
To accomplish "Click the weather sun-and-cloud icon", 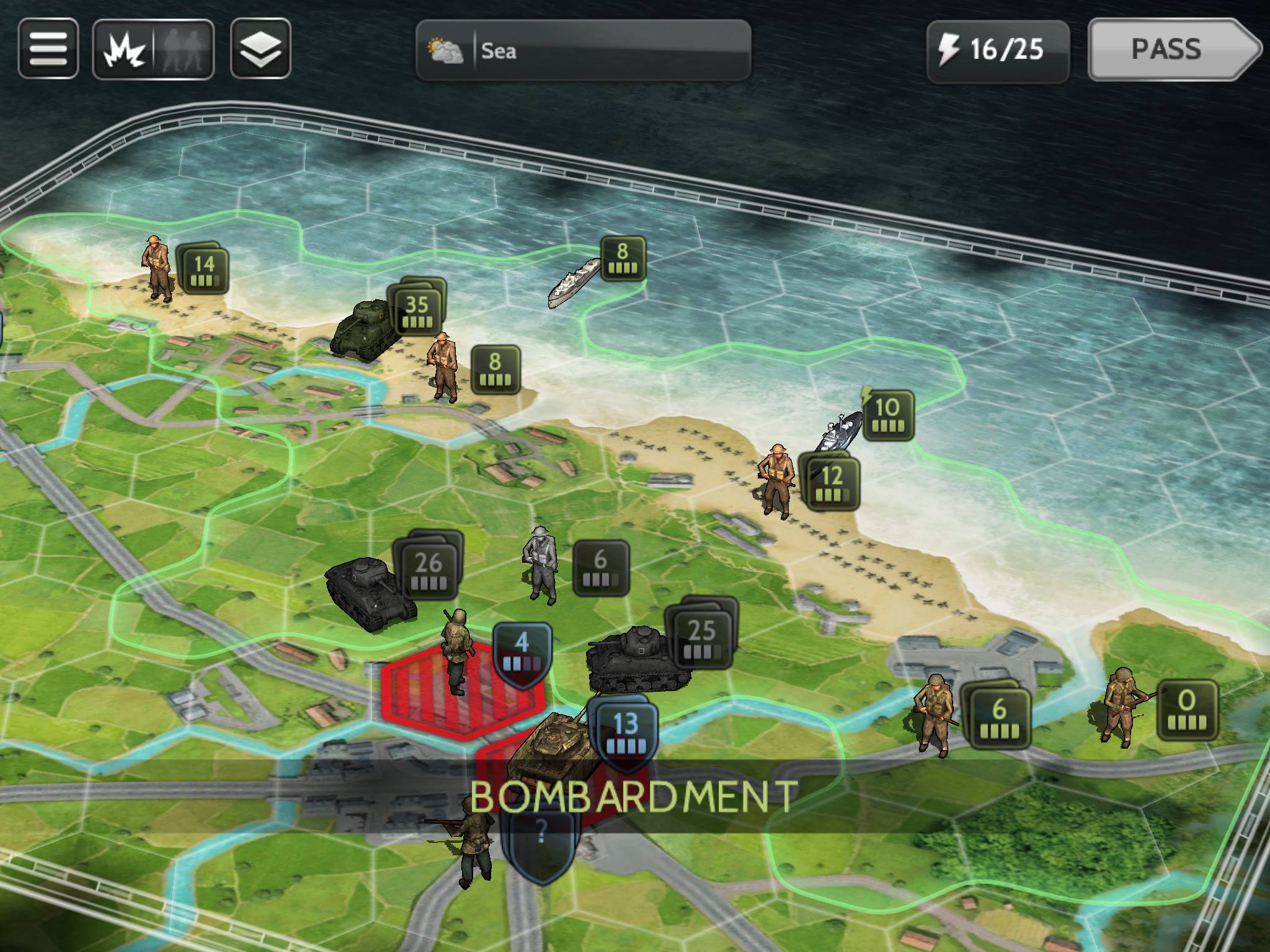I will [x=444, y=51].
